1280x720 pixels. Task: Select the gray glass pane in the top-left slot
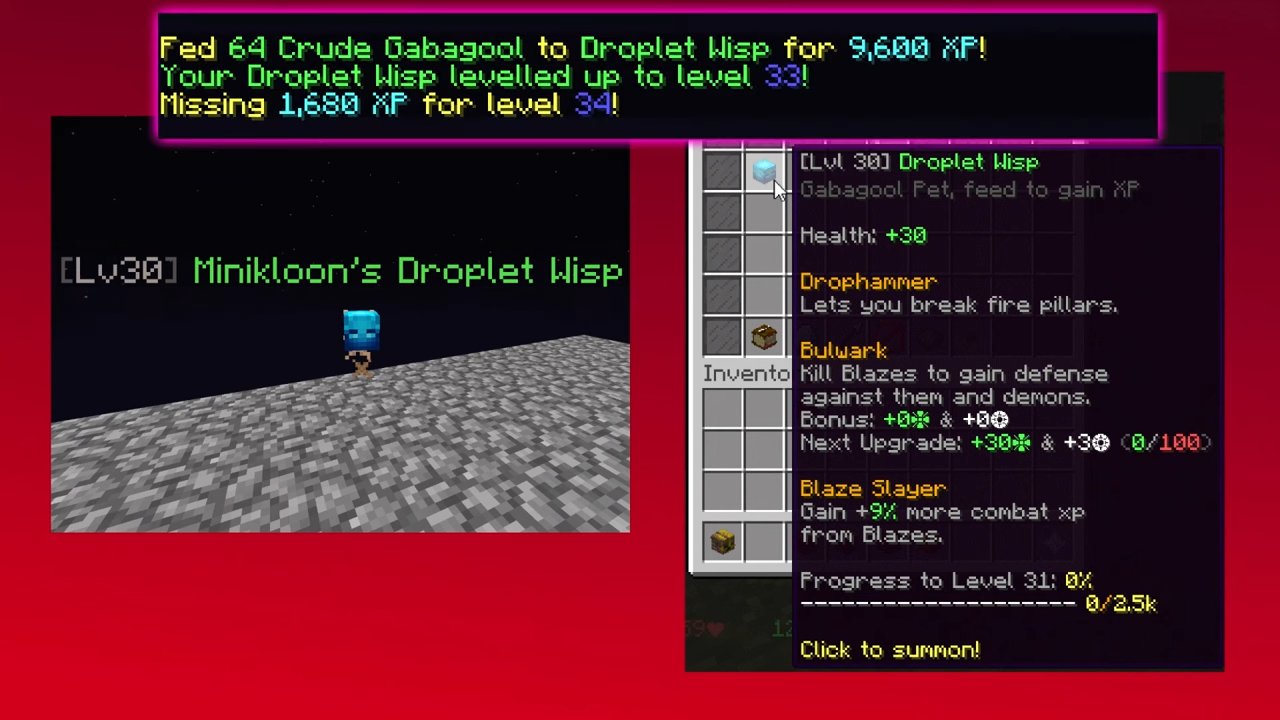point(723,172)
